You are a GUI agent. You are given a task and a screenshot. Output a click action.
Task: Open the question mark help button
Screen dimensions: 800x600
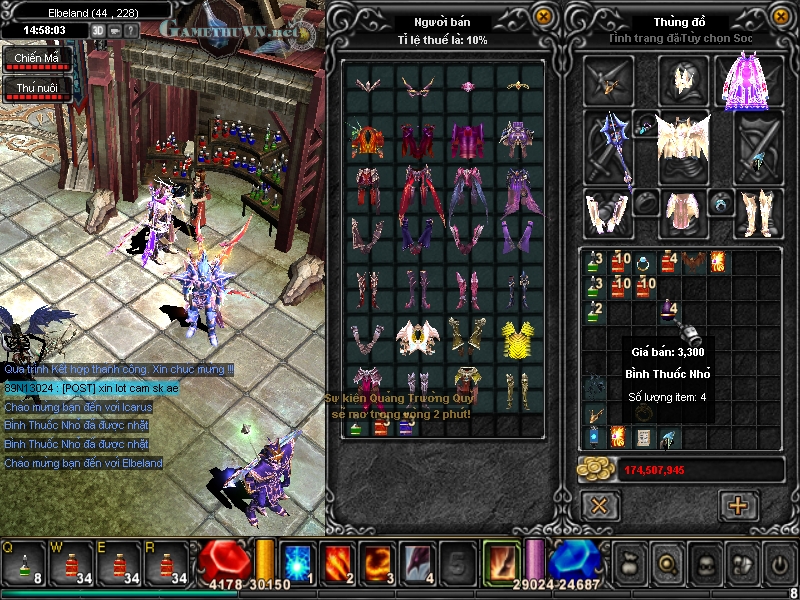click(x=131, y=30)
